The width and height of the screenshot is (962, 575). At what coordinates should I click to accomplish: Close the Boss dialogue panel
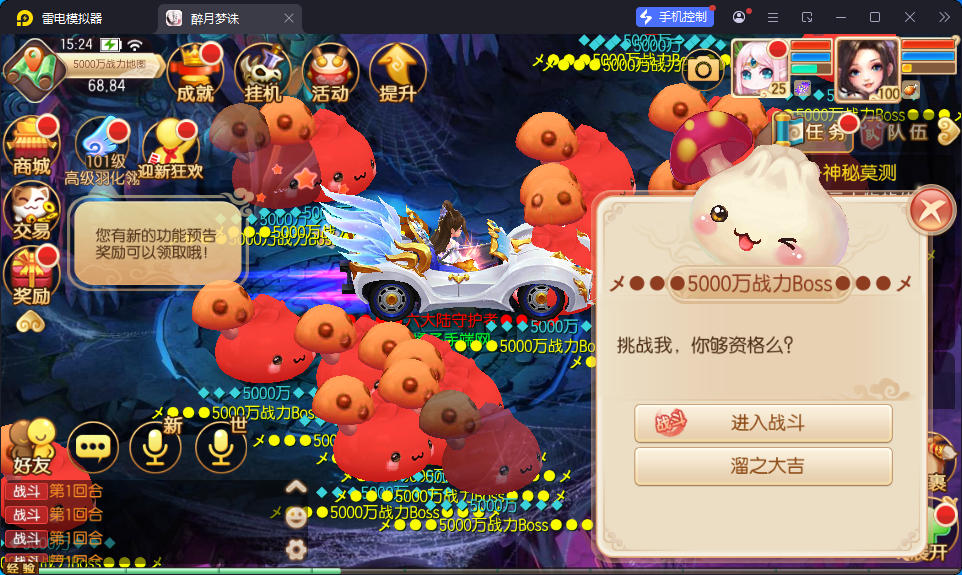click(932, 210)
